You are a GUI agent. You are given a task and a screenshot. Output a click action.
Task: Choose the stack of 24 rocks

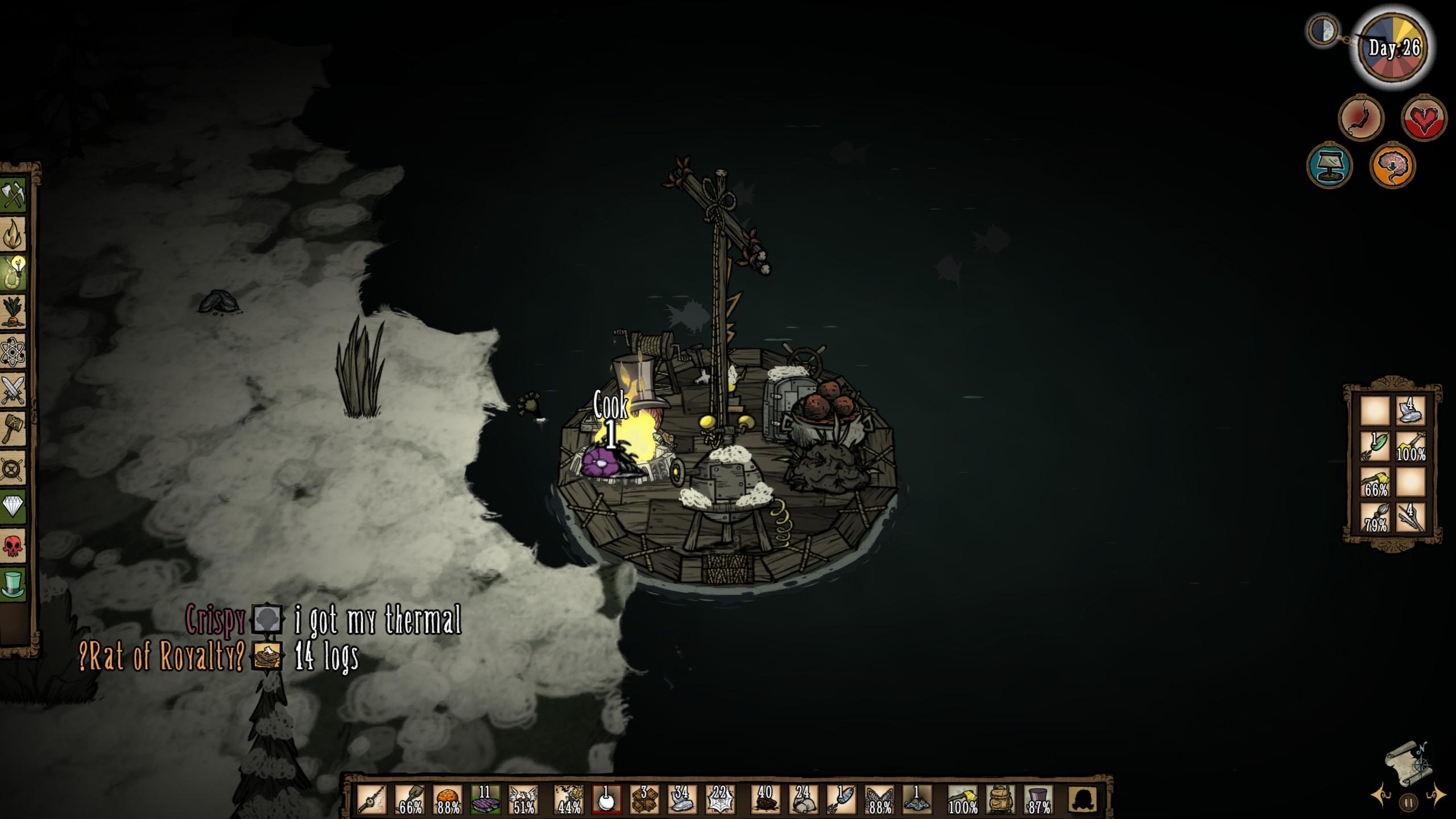[x=803, y=799]
